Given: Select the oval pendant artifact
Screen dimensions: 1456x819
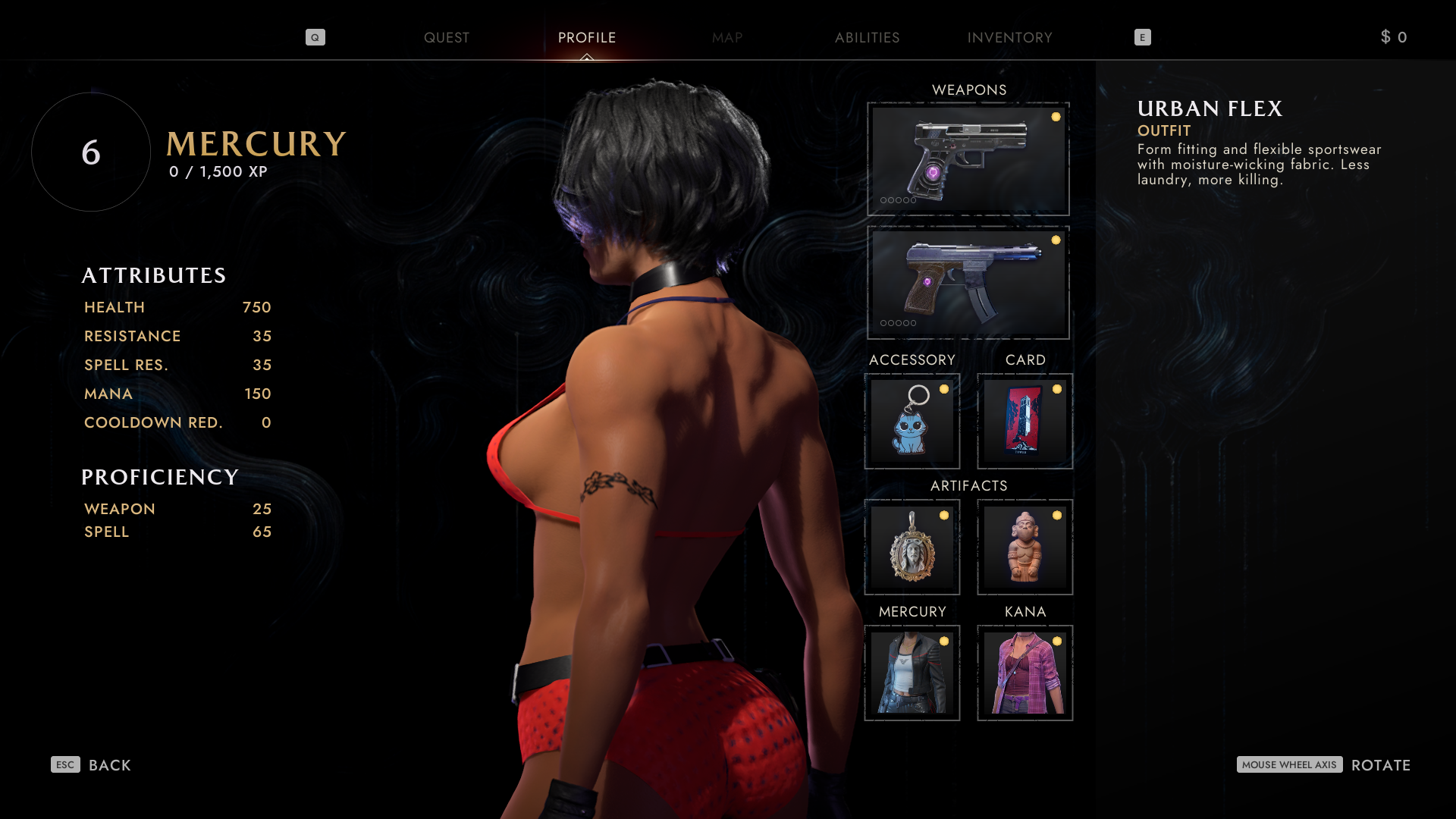Looking at the screenshot, I should tap(912, 547).
